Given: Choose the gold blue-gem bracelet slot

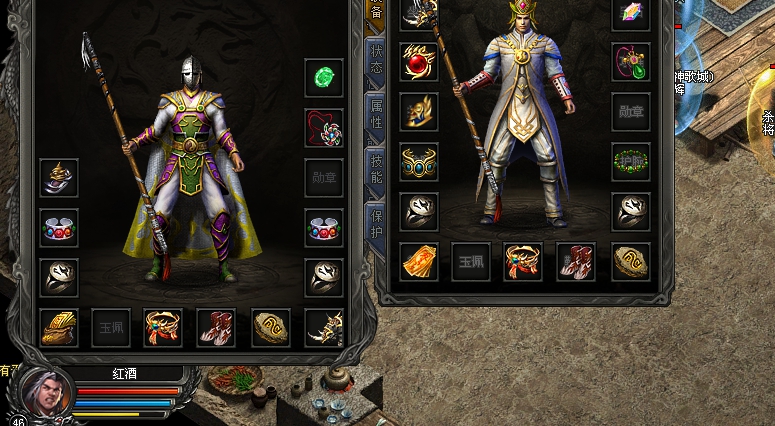Looking at the screenshot, I should coord(419,162).
